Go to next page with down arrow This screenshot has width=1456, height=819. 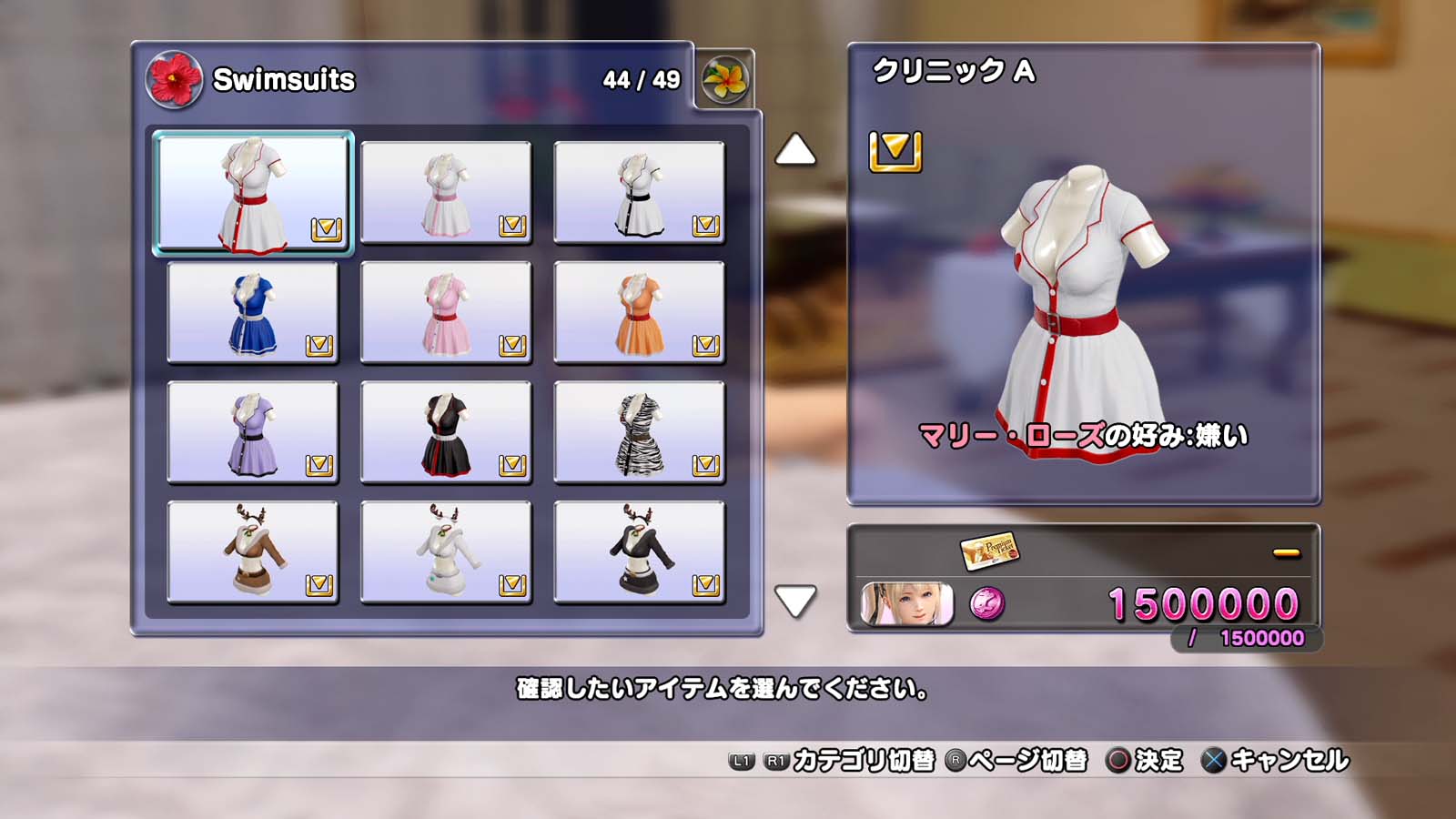794,600
